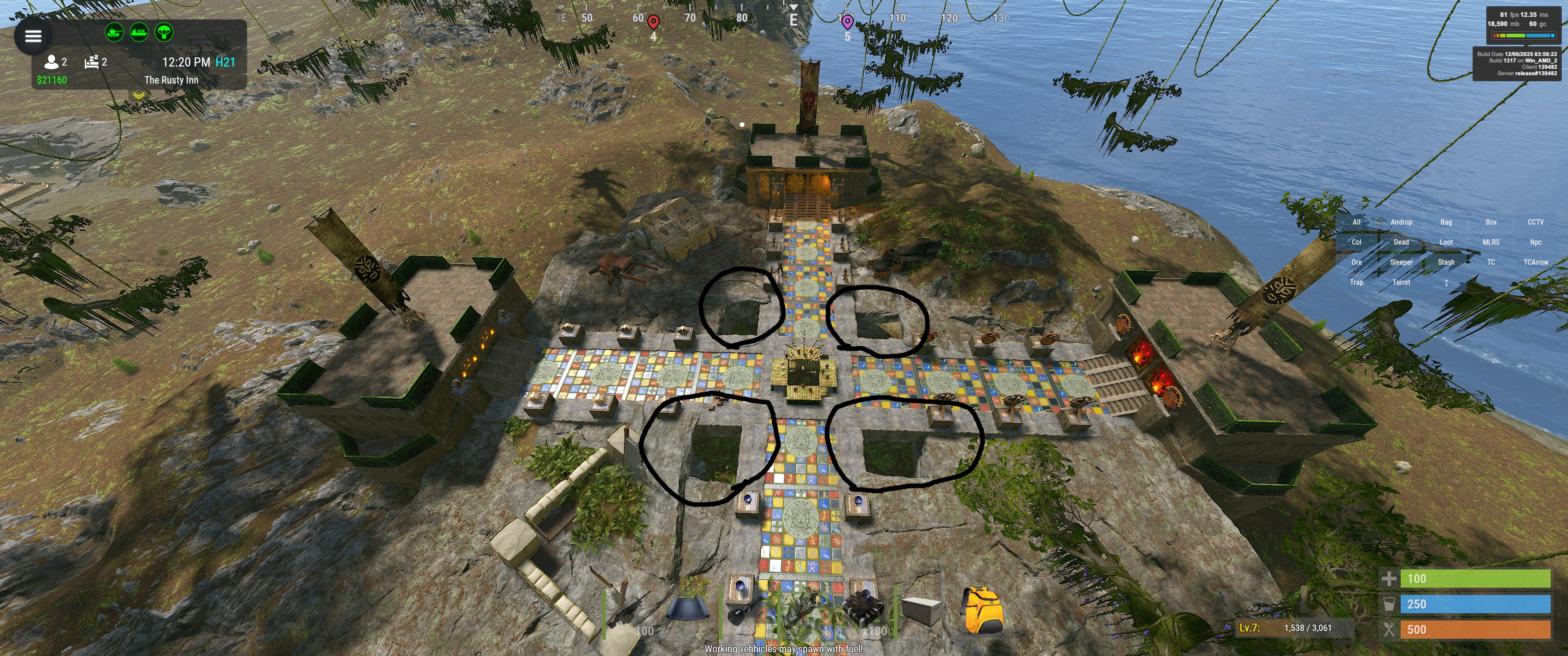The height and width of the screenshot is (656, 1568).
Task: Click the green cargo ship event icon
Action: [139, 31]
